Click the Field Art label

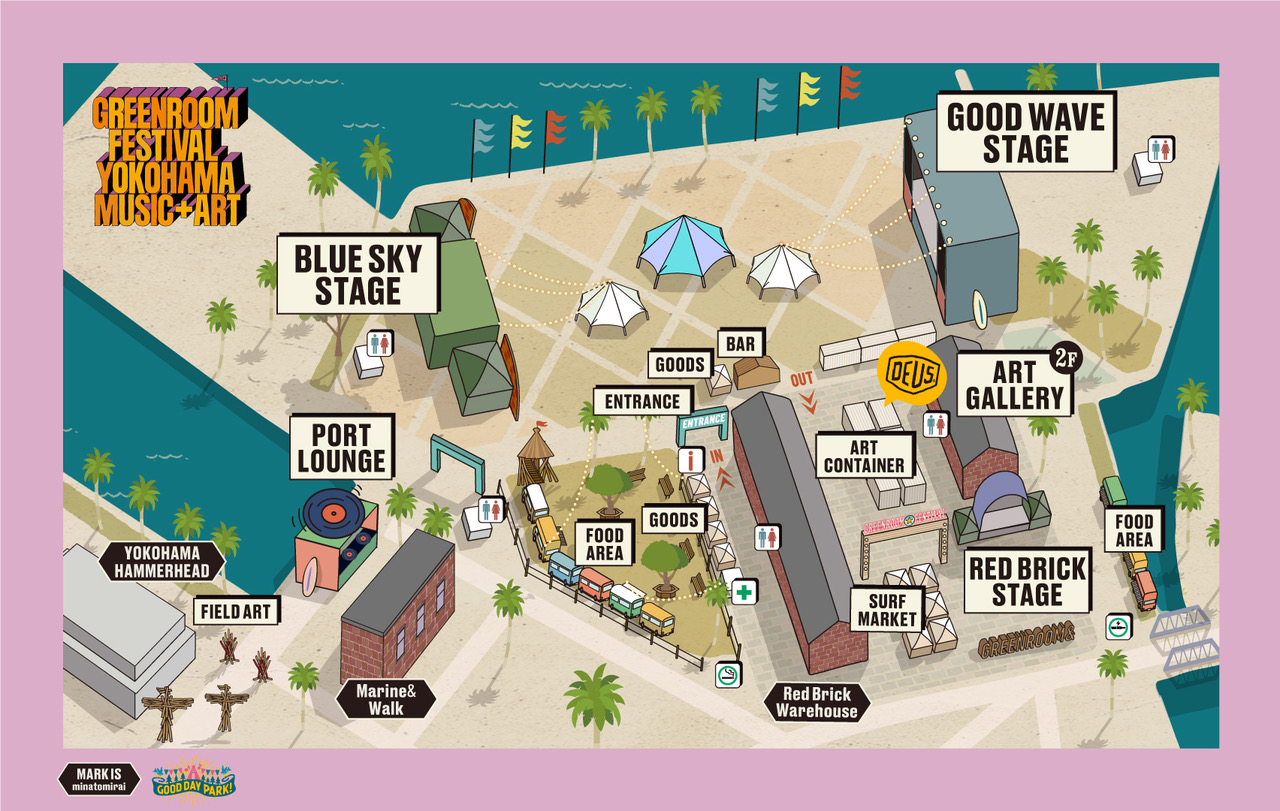coord(235,610)
